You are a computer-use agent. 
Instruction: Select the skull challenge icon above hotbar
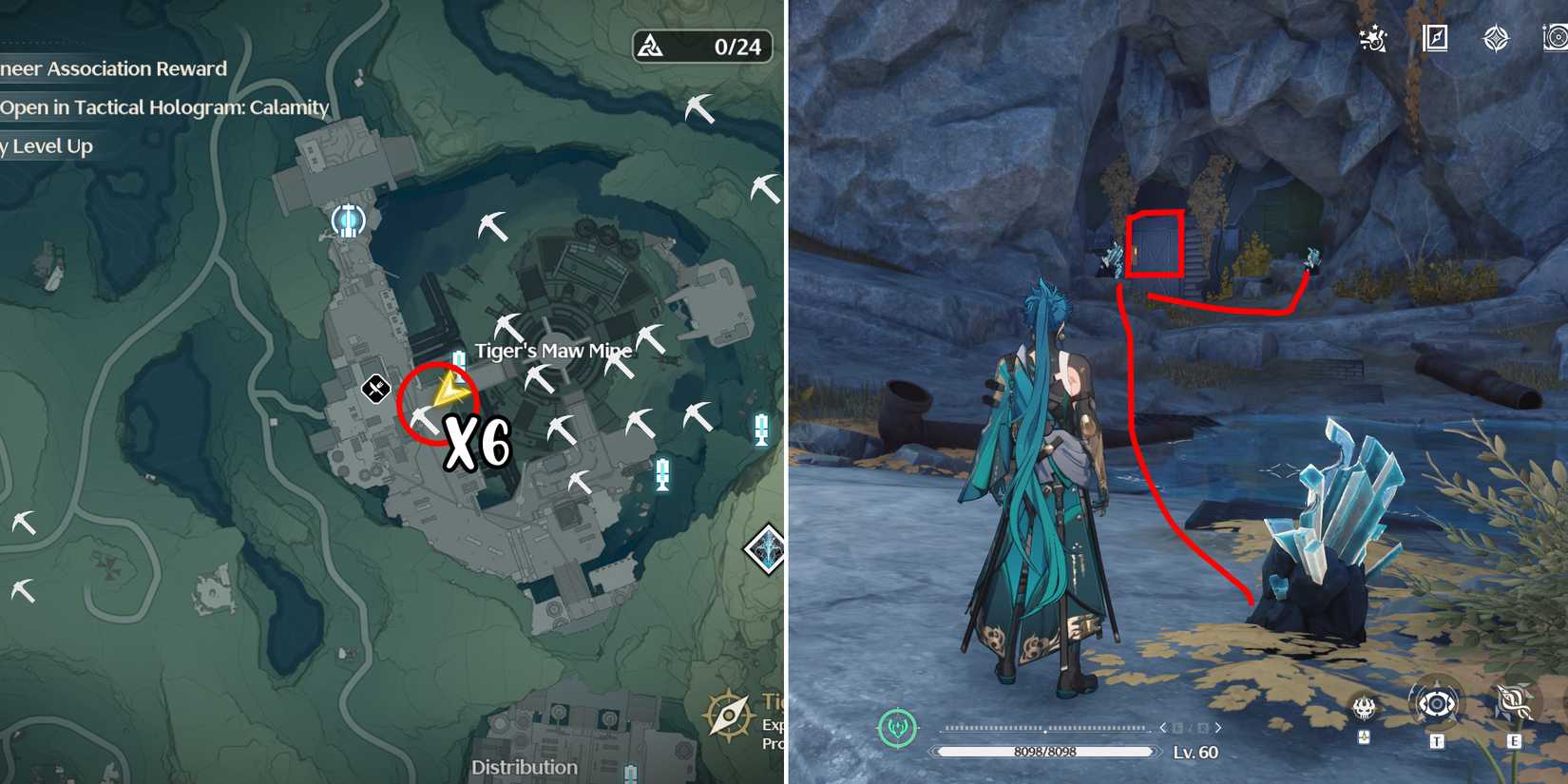point(1363,708)
